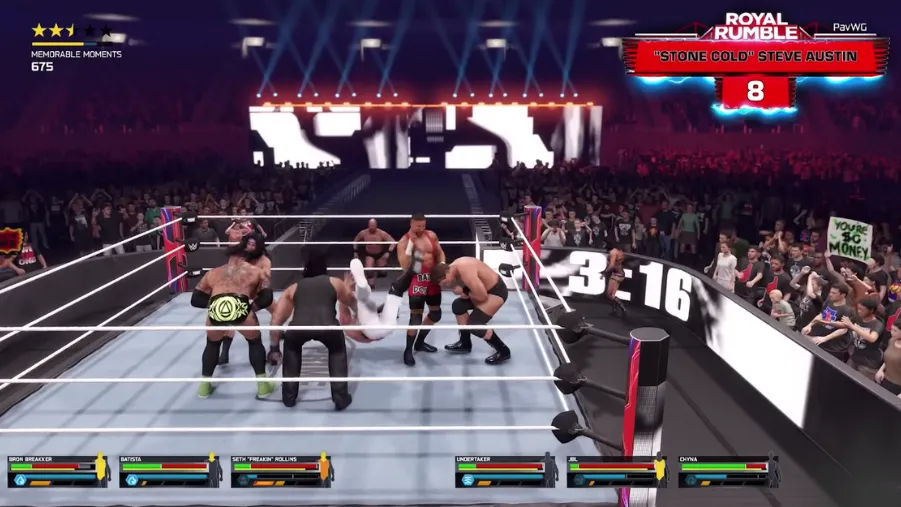Choose the Undertaker status panel
The image size is (901, 507).
pyautogui.click(x=505, y=470)
